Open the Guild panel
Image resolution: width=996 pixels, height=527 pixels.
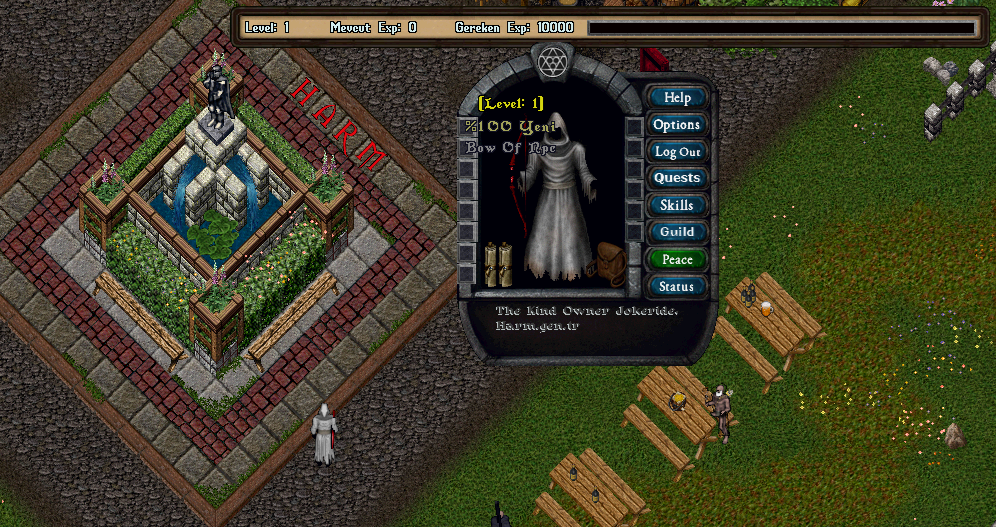pyautogui.click(x=677, y=232)
